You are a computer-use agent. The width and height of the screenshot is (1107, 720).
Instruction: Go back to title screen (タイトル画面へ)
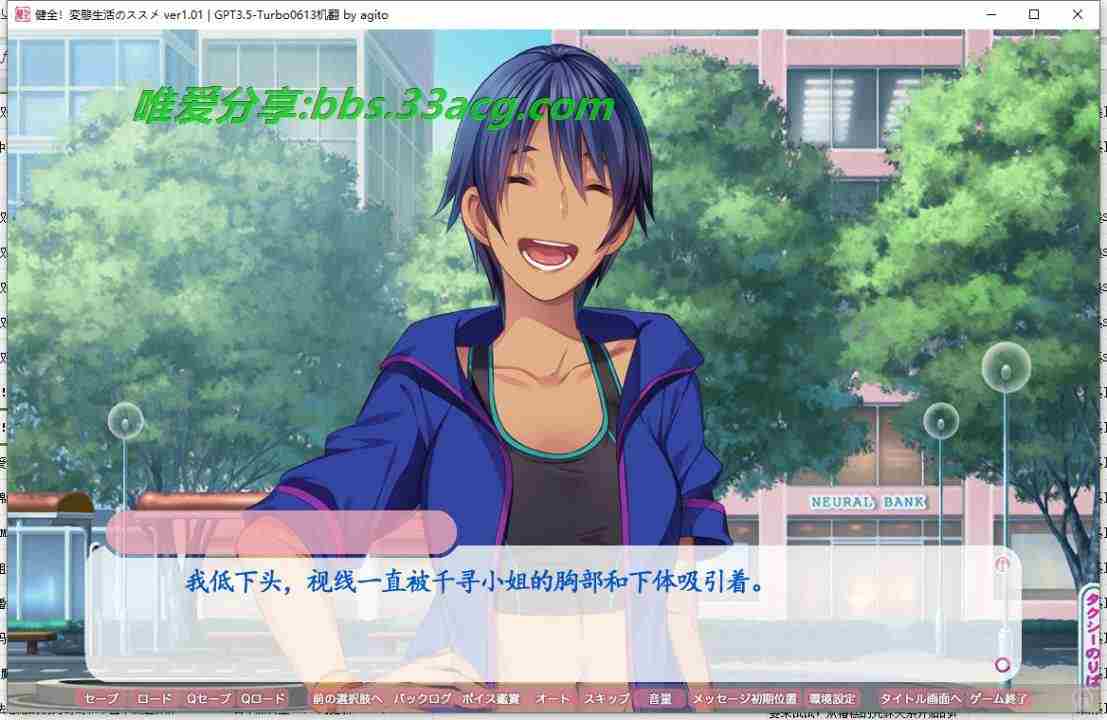click(x=920, y=699)
